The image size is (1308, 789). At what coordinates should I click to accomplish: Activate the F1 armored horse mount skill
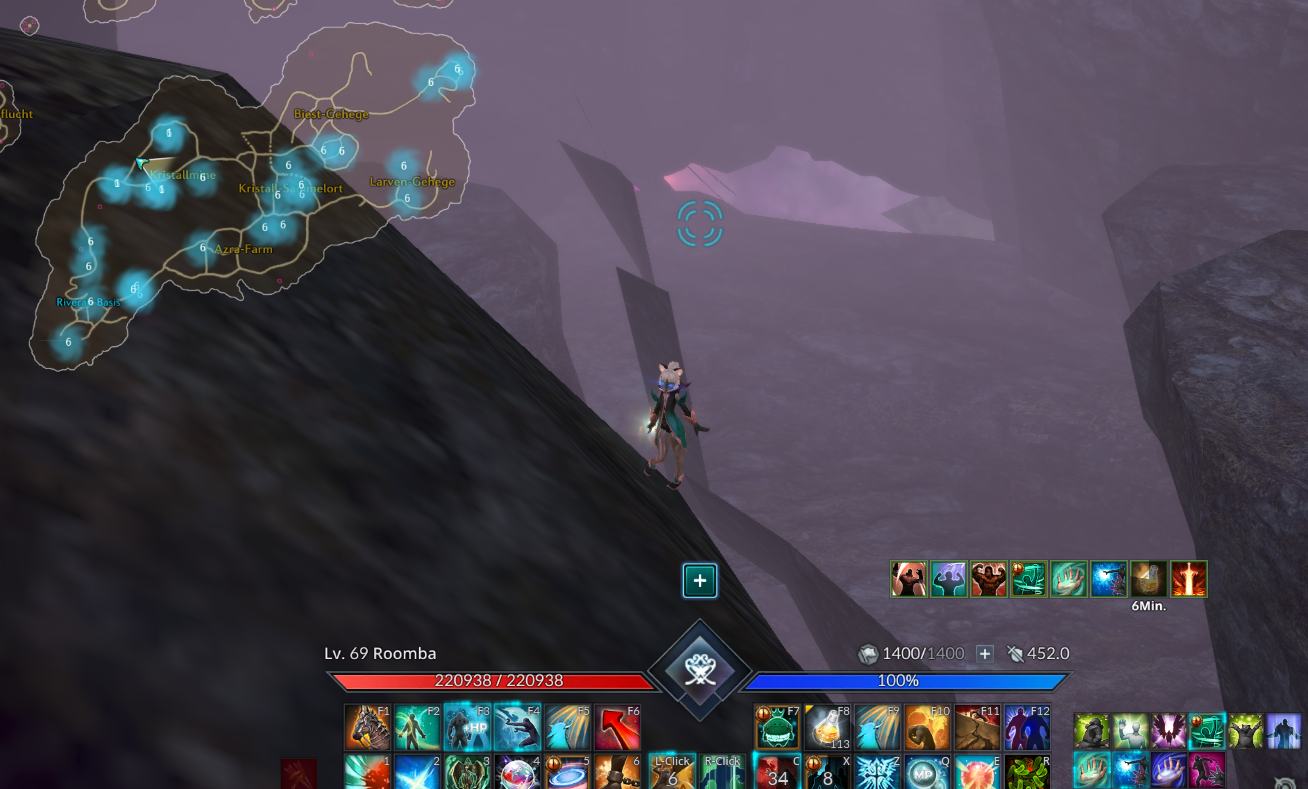tap(367, 727)
